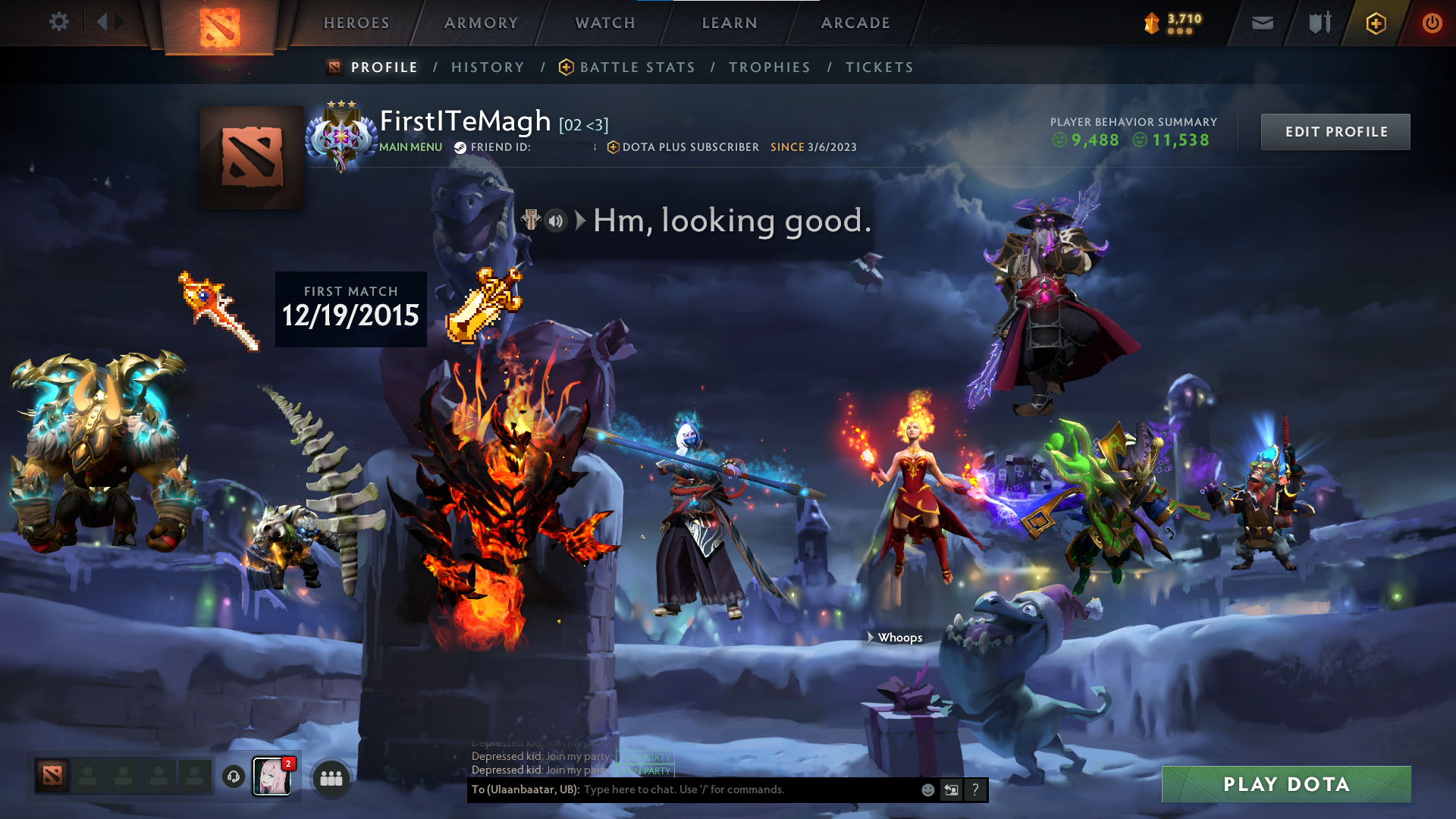The height and width of the screenshot is (819, 1456).
Task: Switch to the HISTORY tab
Action: [x=488, y=67]
